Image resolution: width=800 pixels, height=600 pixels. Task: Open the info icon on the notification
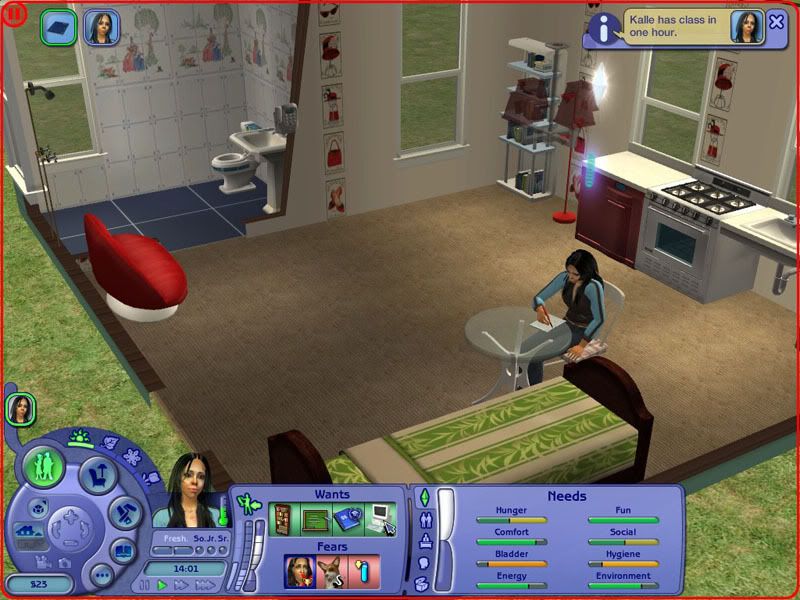(601, 28)
